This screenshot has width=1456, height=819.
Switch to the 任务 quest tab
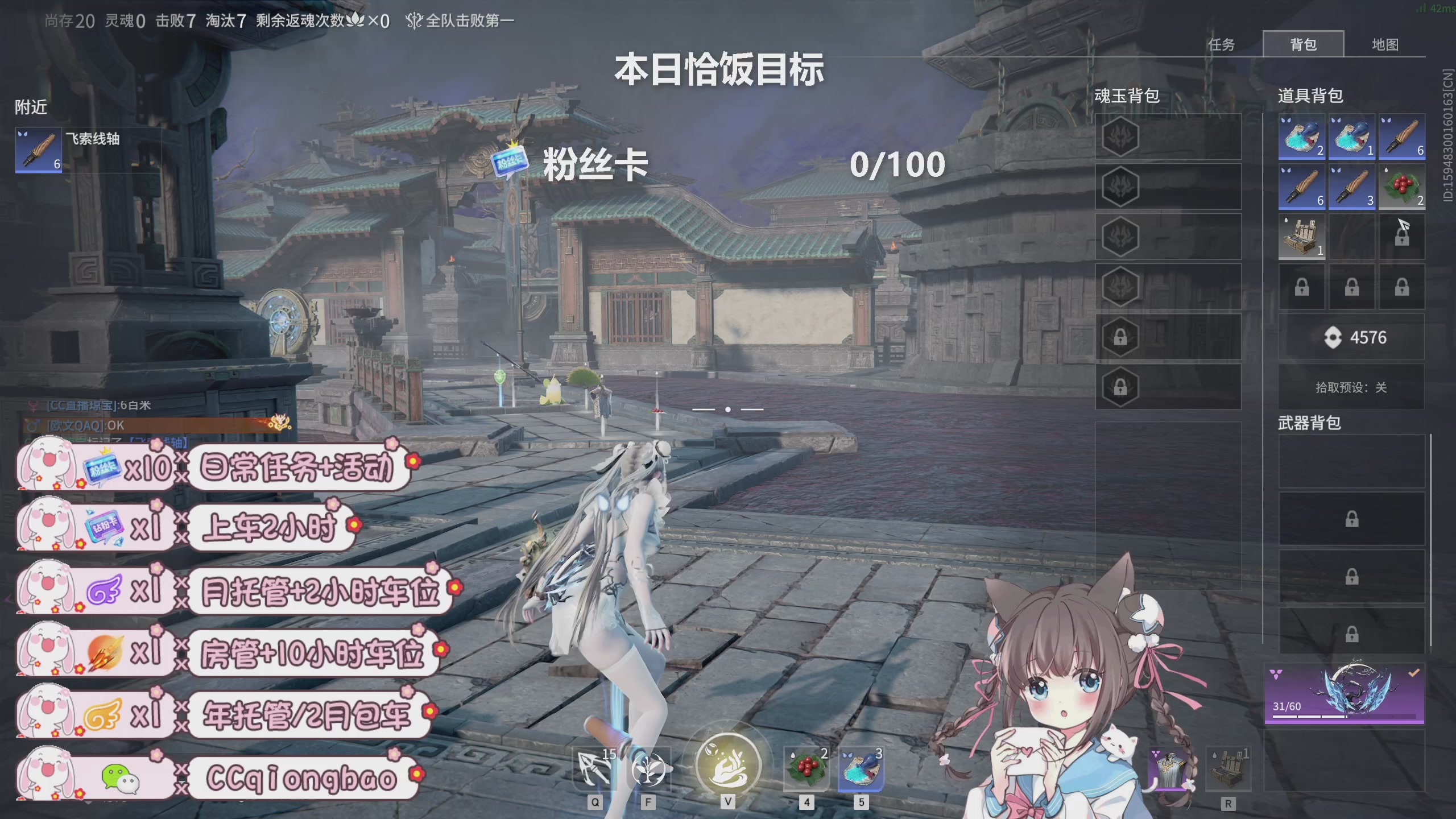click(x=1221, y=44)
